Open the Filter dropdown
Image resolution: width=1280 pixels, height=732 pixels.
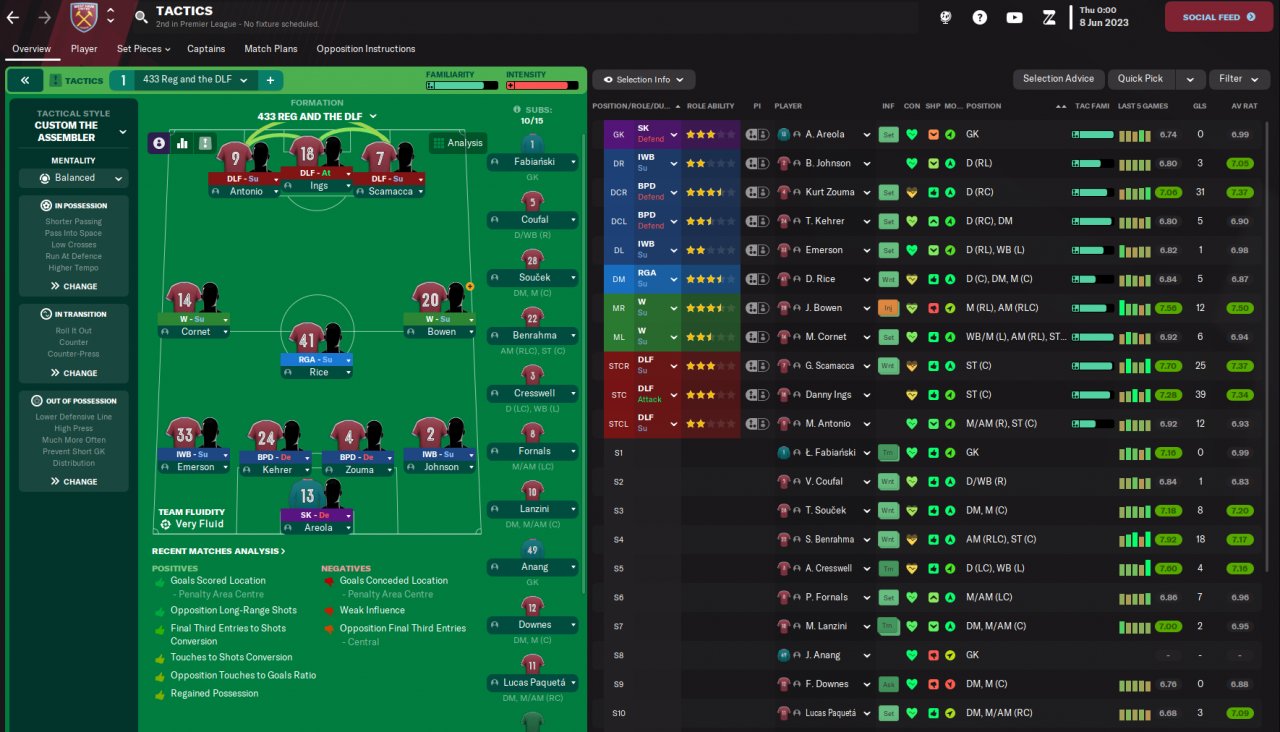click(x=1238, y=79)
